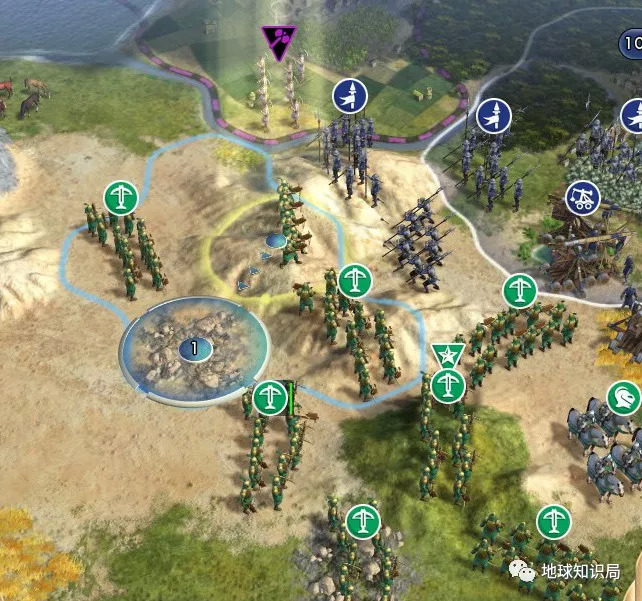The image size is (642, 601).
Task: Click the green star banner marker
Action: [x=446, y=354]
